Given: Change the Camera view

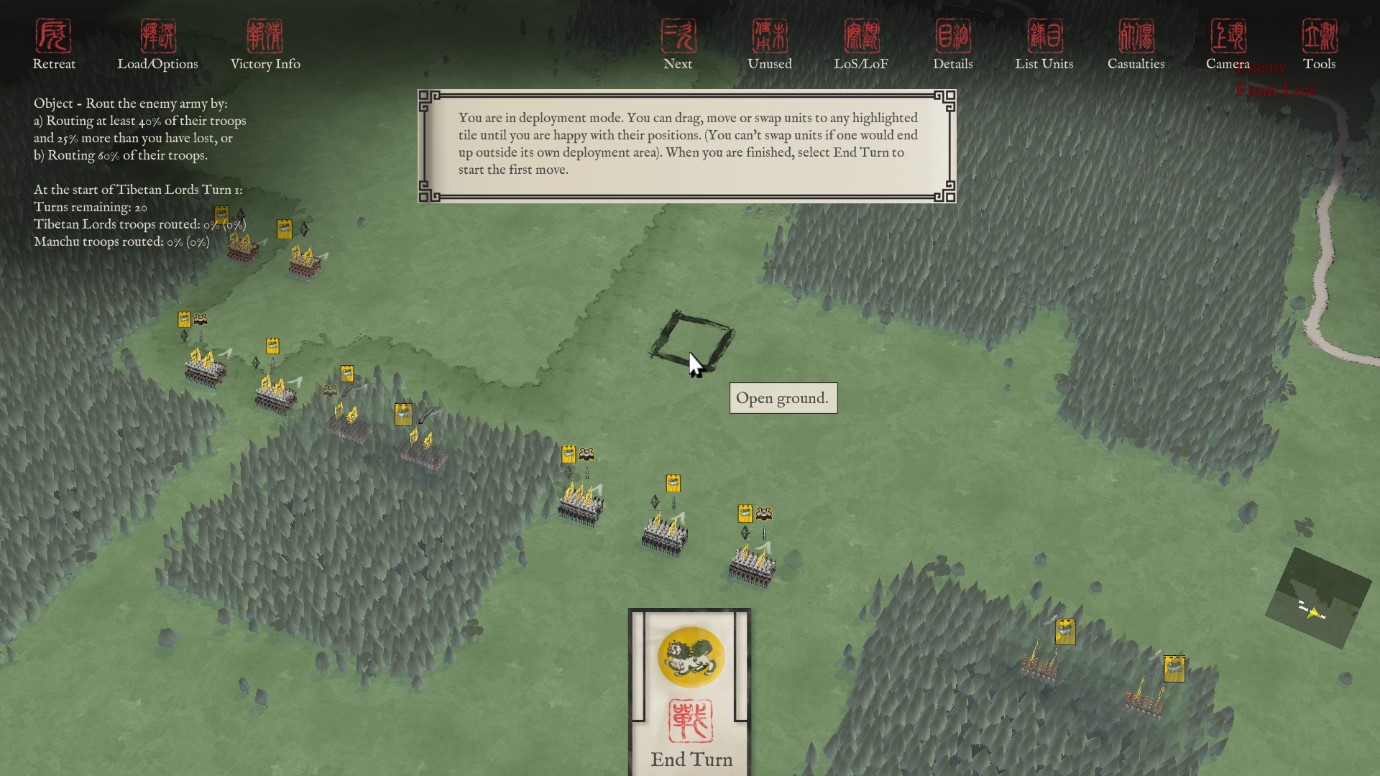Looking at the screenshot, I should (1228, 44).
